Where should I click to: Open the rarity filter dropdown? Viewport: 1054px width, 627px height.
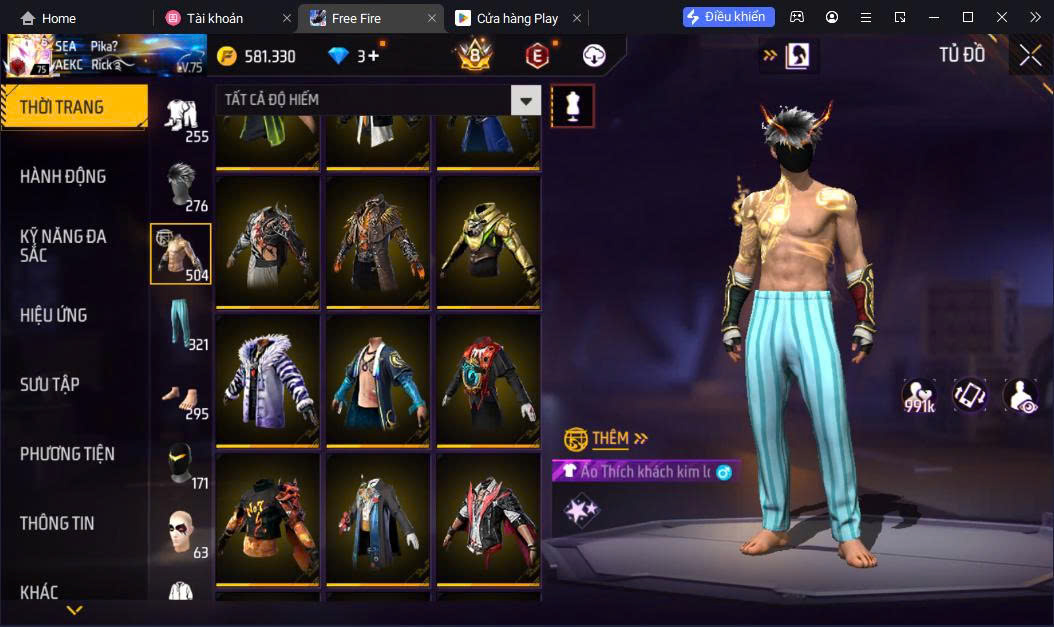pyautogui.click(x=526, y=100)
